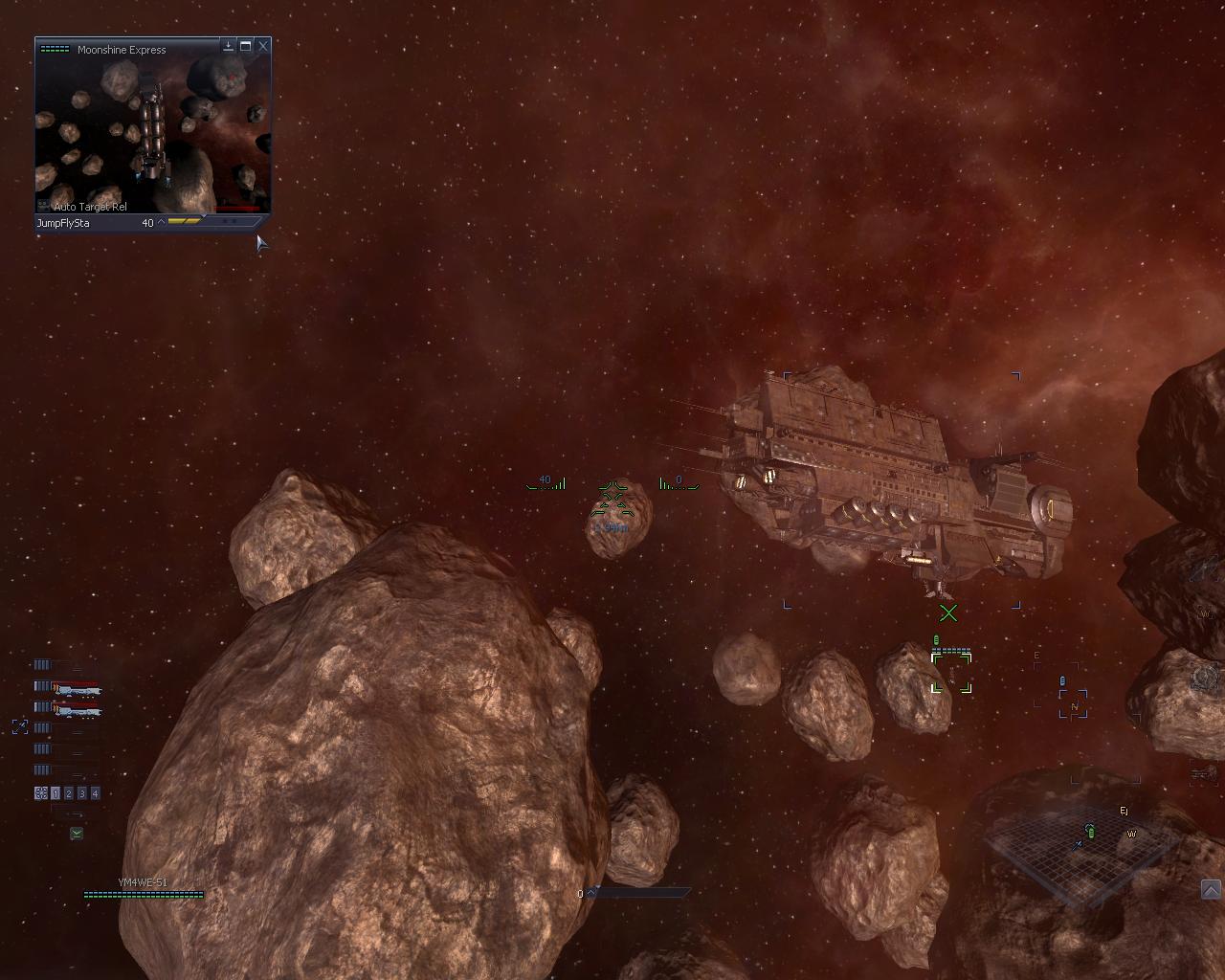Select weapon group 4

coord(95,793)
